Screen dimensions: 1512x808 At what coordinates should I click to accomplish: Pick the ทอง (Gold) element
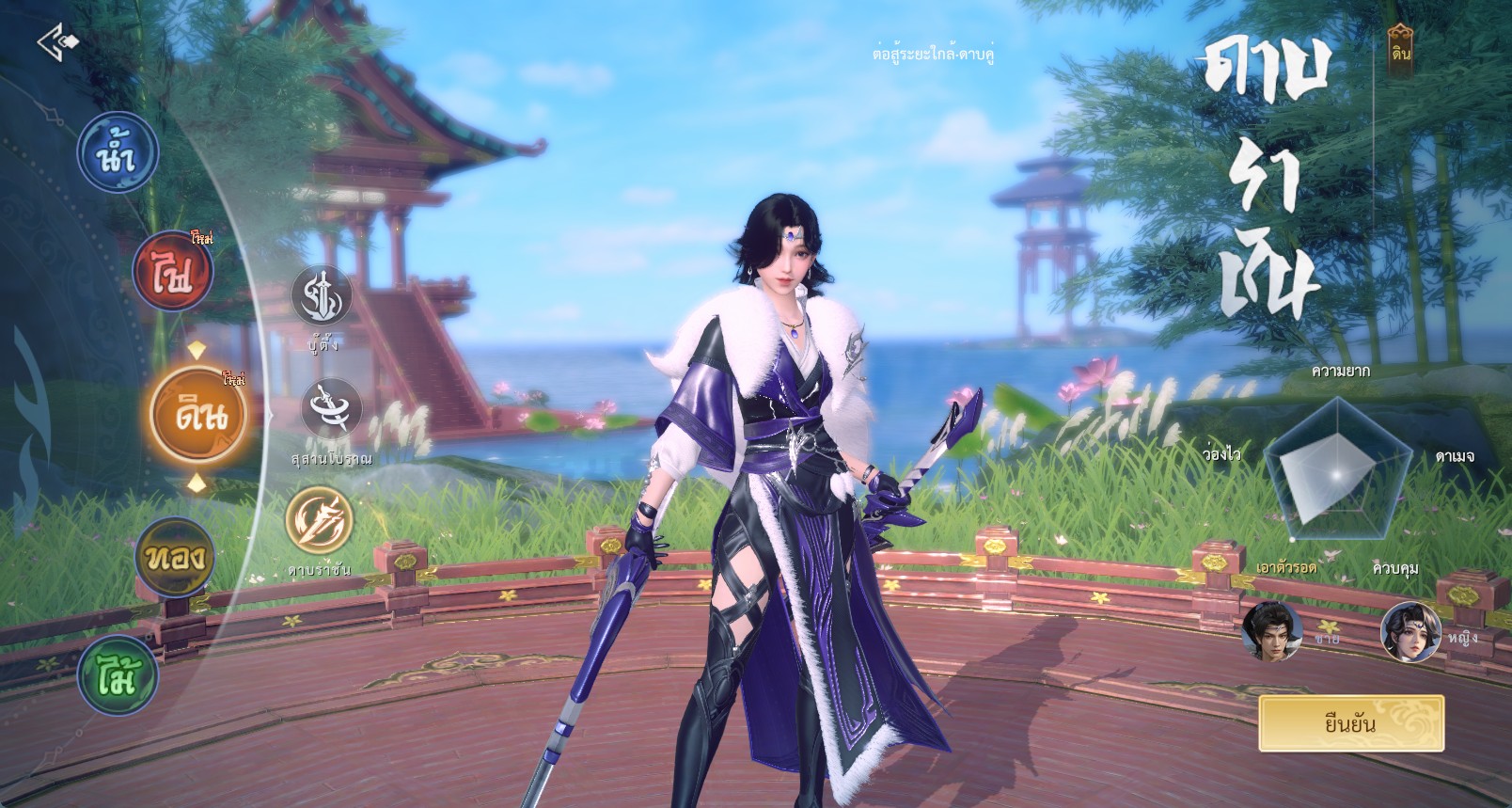pos(175,558)
